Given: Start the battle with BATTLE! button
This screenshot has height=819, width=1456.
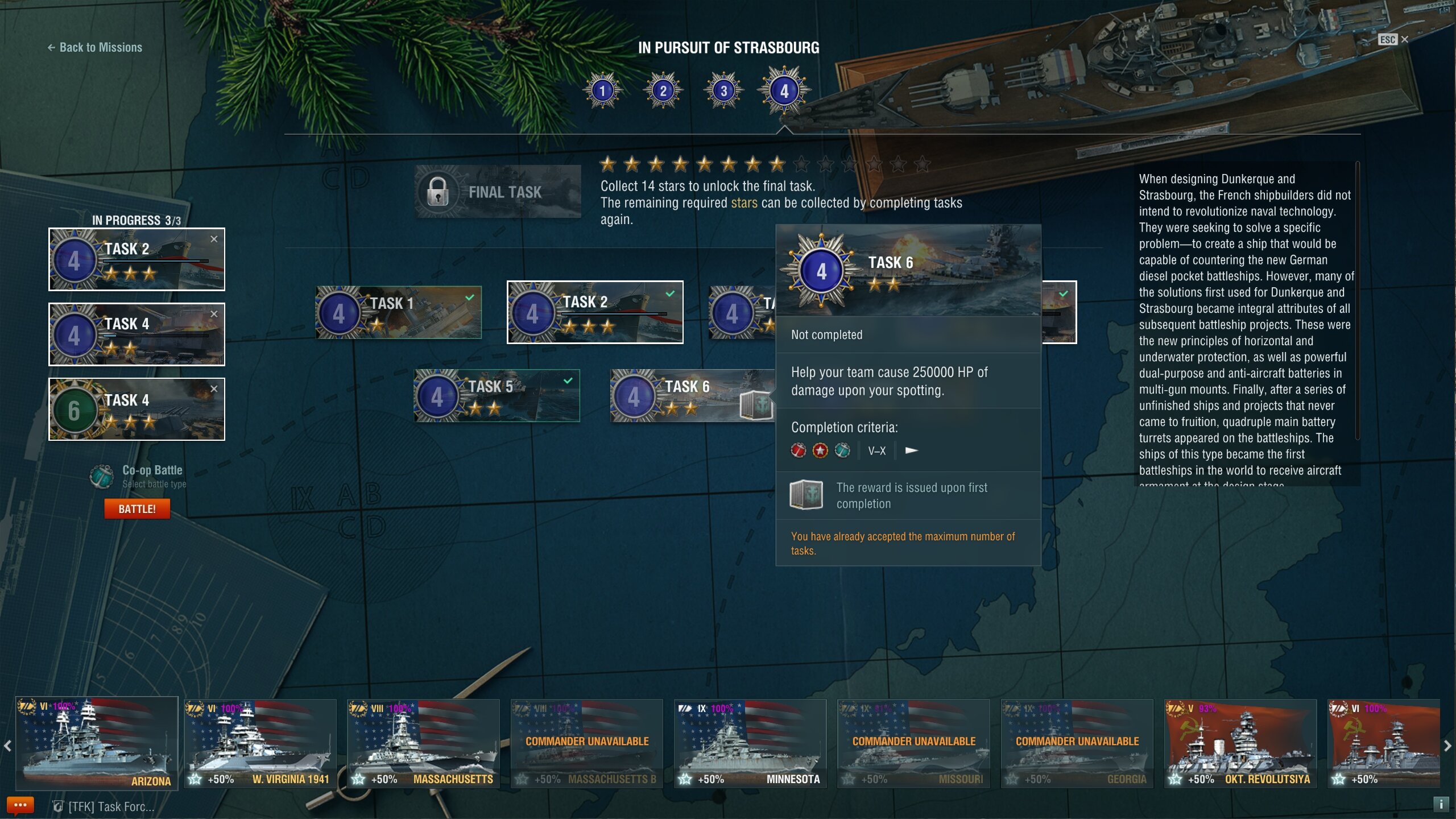Looking at the screenshot, I should (137, 509).
